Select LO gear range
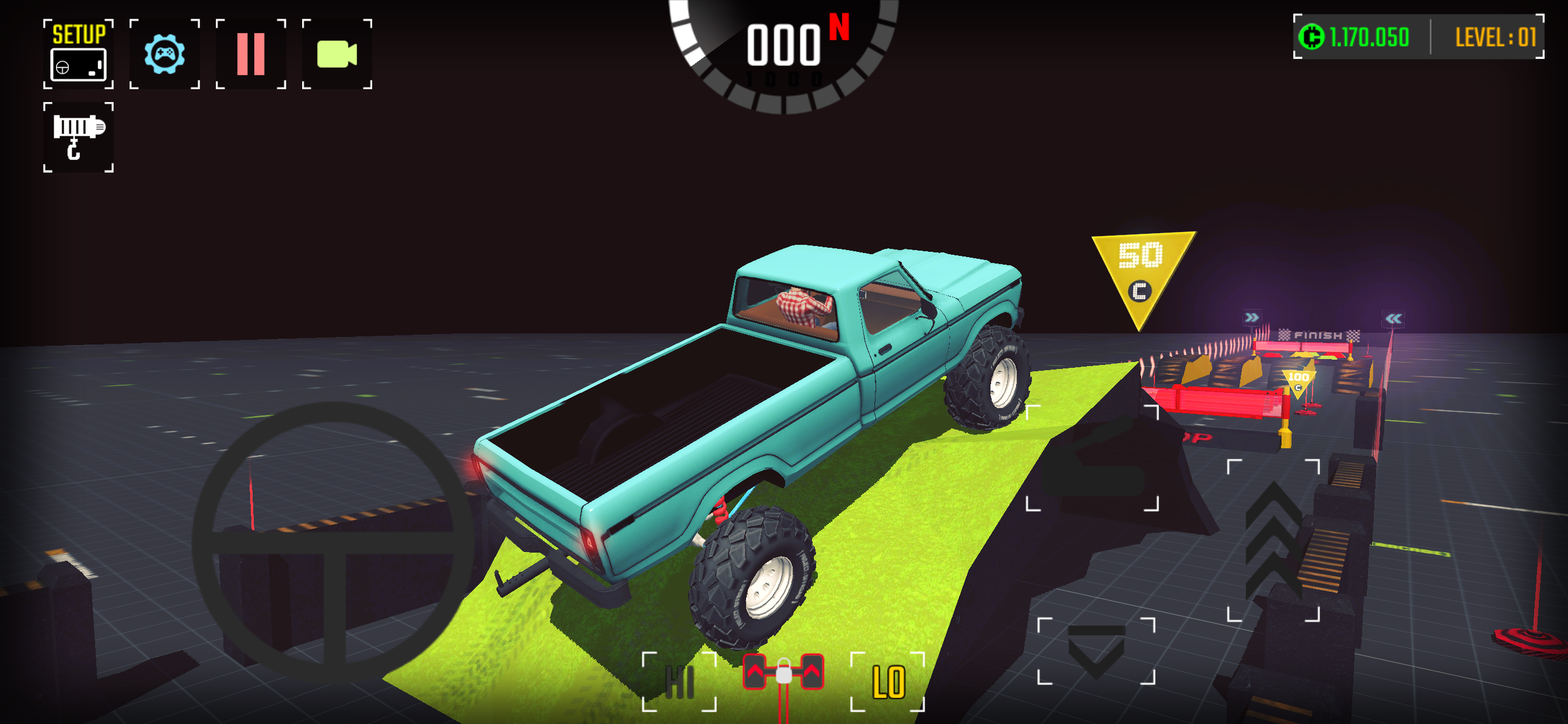 887,681
